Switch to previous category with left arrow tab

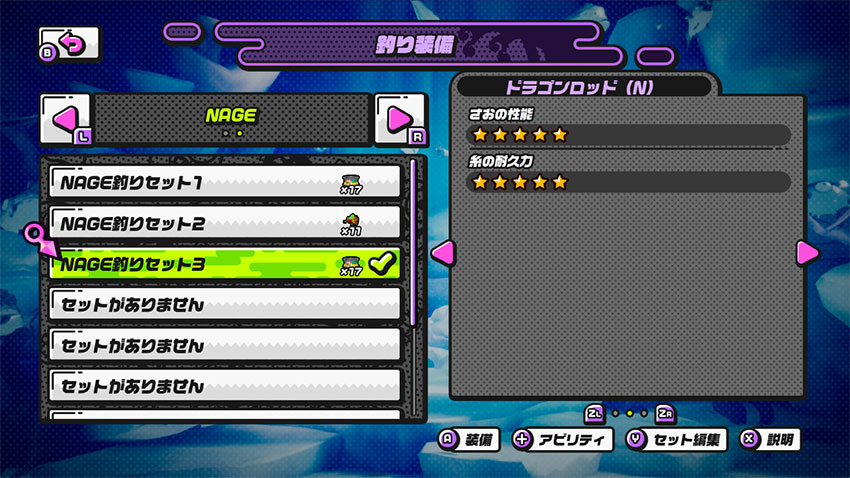point(65,119)
